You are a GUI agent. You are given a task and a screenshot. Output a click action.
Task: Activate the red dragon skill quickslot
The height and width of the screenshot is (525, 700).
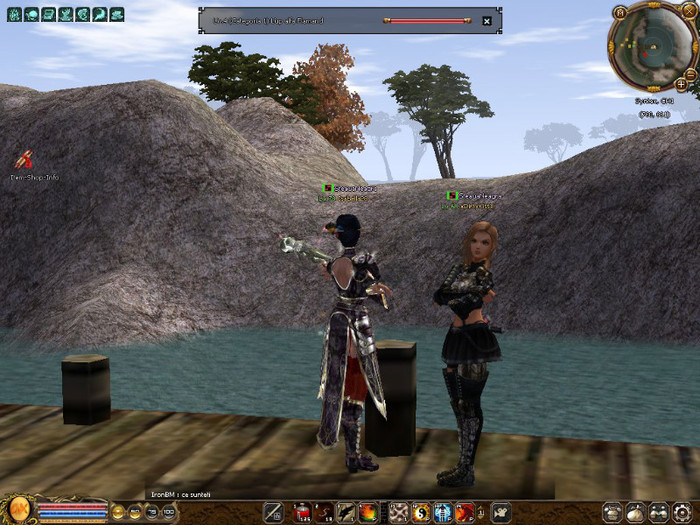pos(465,513)
